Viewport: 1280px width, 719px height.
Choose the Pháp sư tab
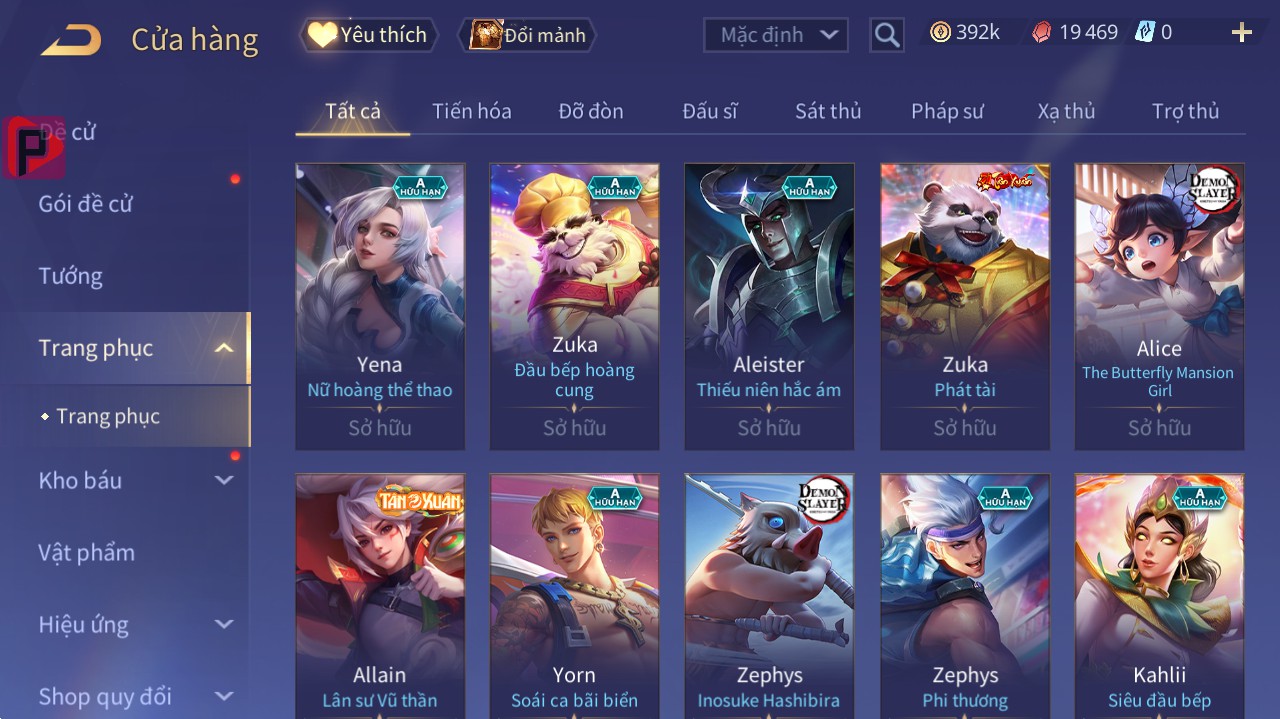[947, 111]
